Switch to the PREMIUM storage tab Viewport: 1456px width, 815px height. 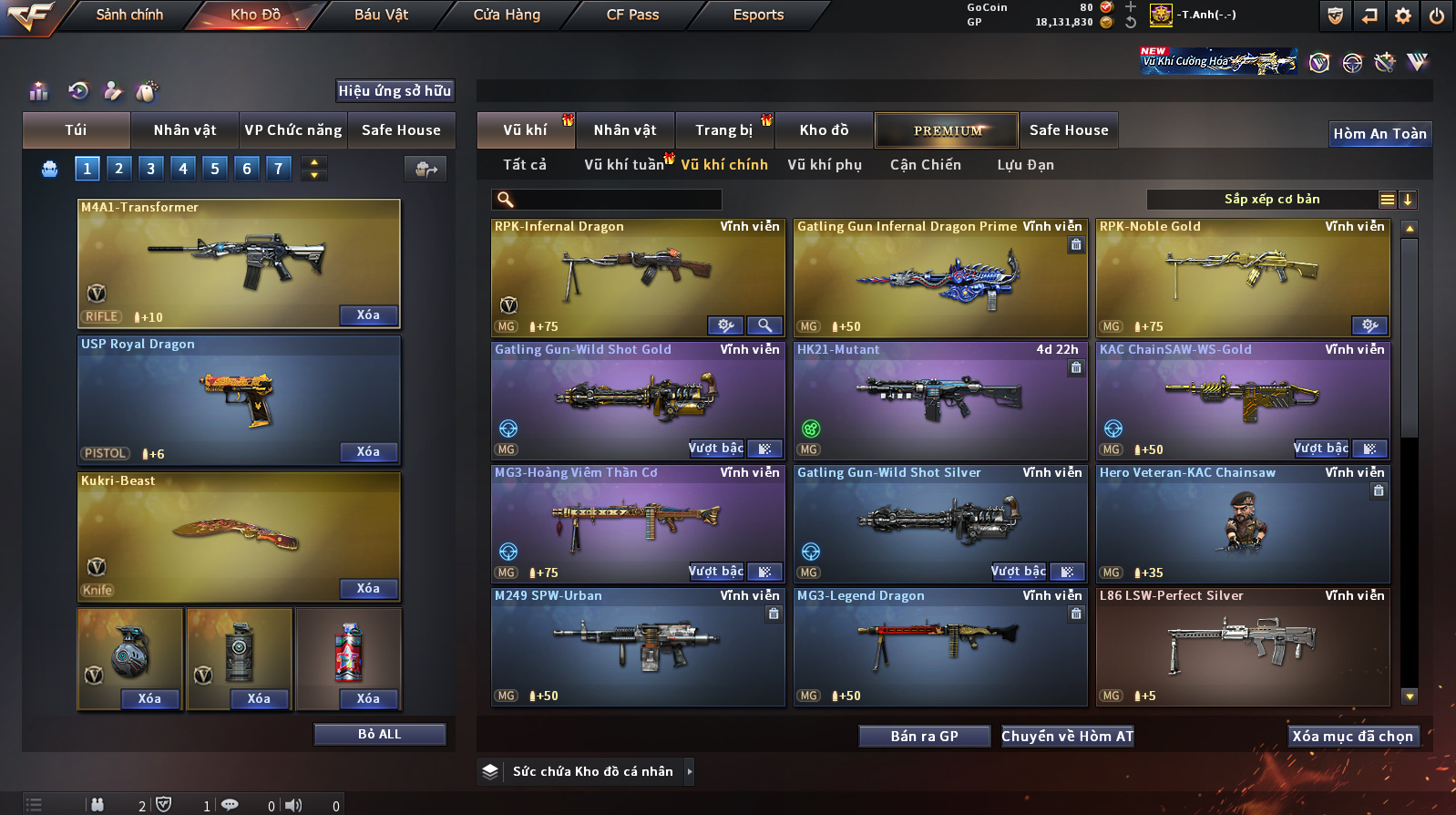pyautogui.click(x=947, y=130)
